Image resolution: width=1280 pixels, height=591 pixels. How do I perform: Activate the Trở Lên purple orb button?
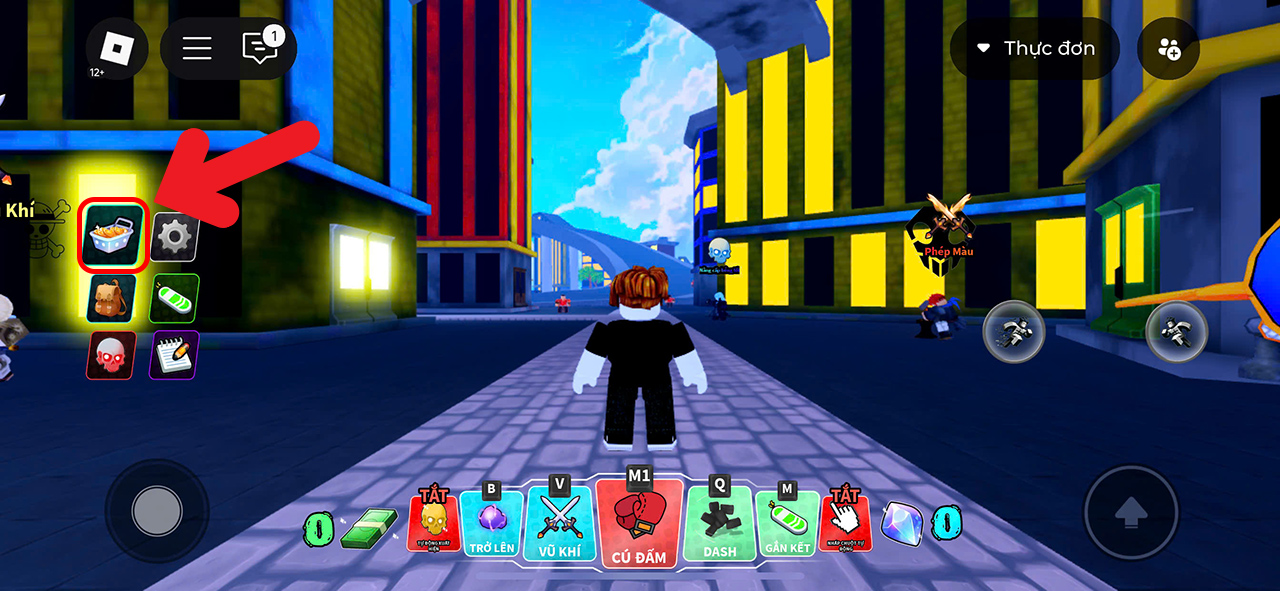point(491,523)
